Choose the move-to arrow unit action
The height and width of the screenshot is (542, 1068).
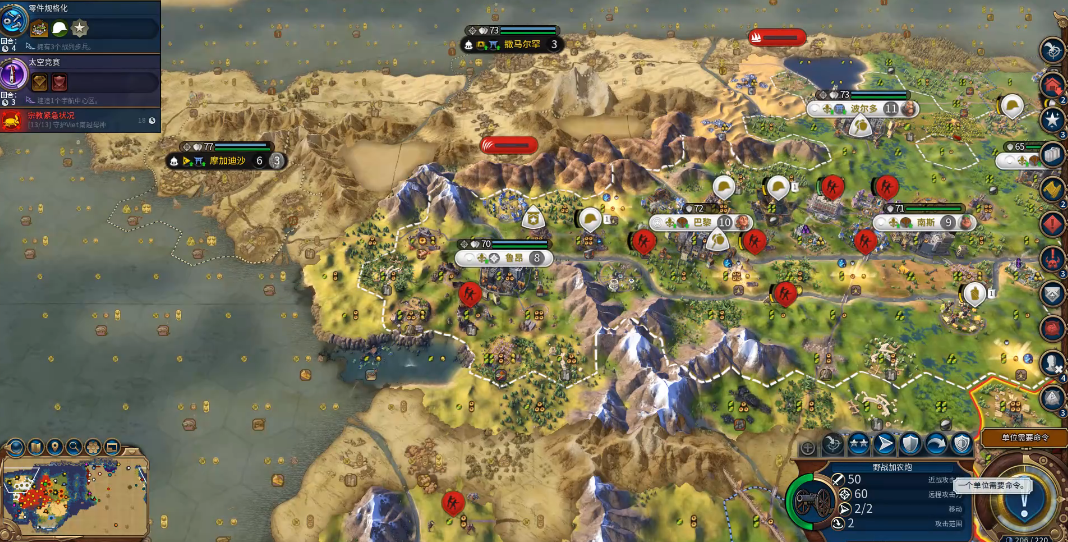coord(885,443)
